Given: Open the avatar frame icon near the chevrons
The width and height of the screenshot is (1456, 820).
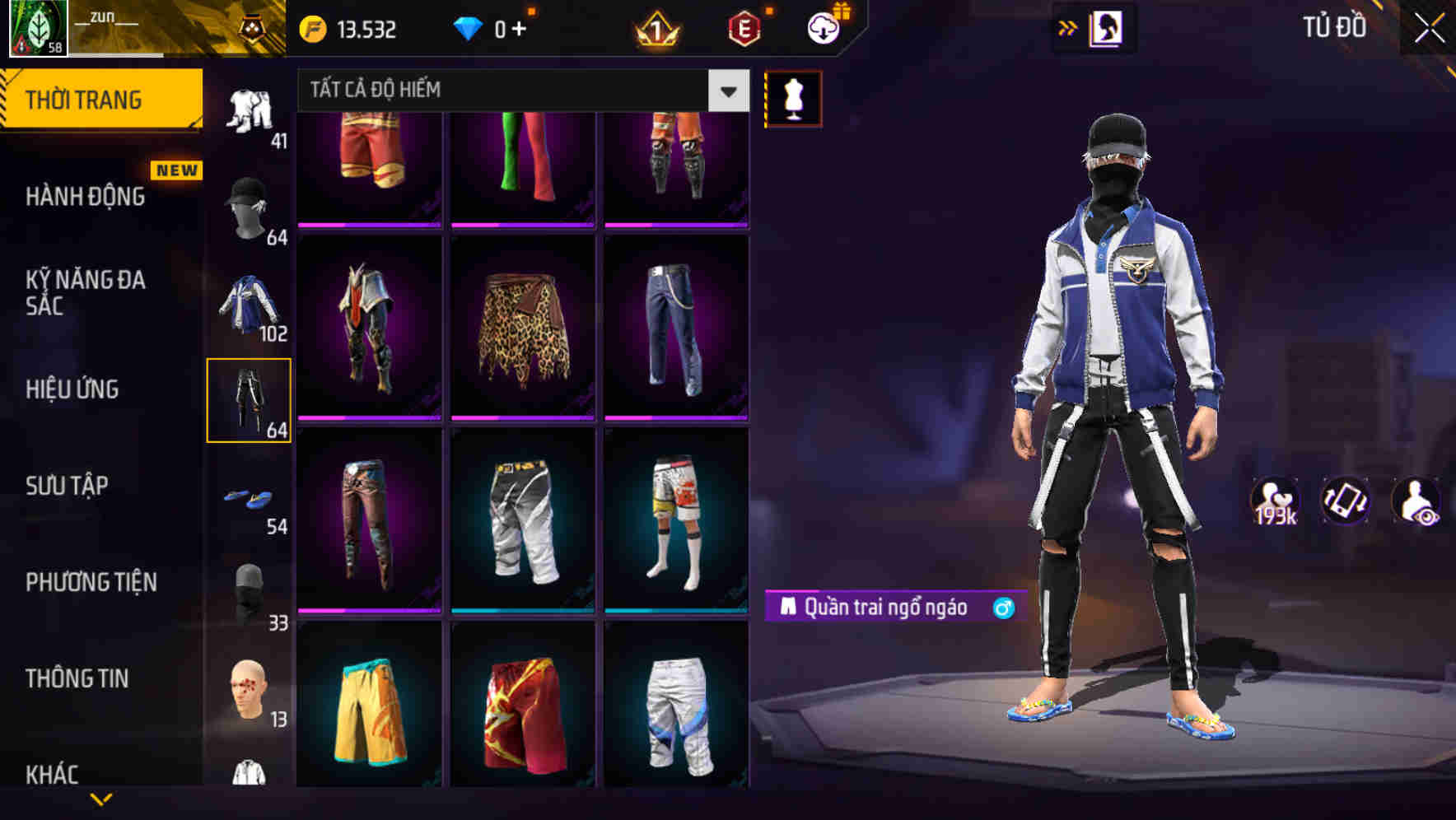Looking at the screenshot, I should click(x=1108, y=27).
